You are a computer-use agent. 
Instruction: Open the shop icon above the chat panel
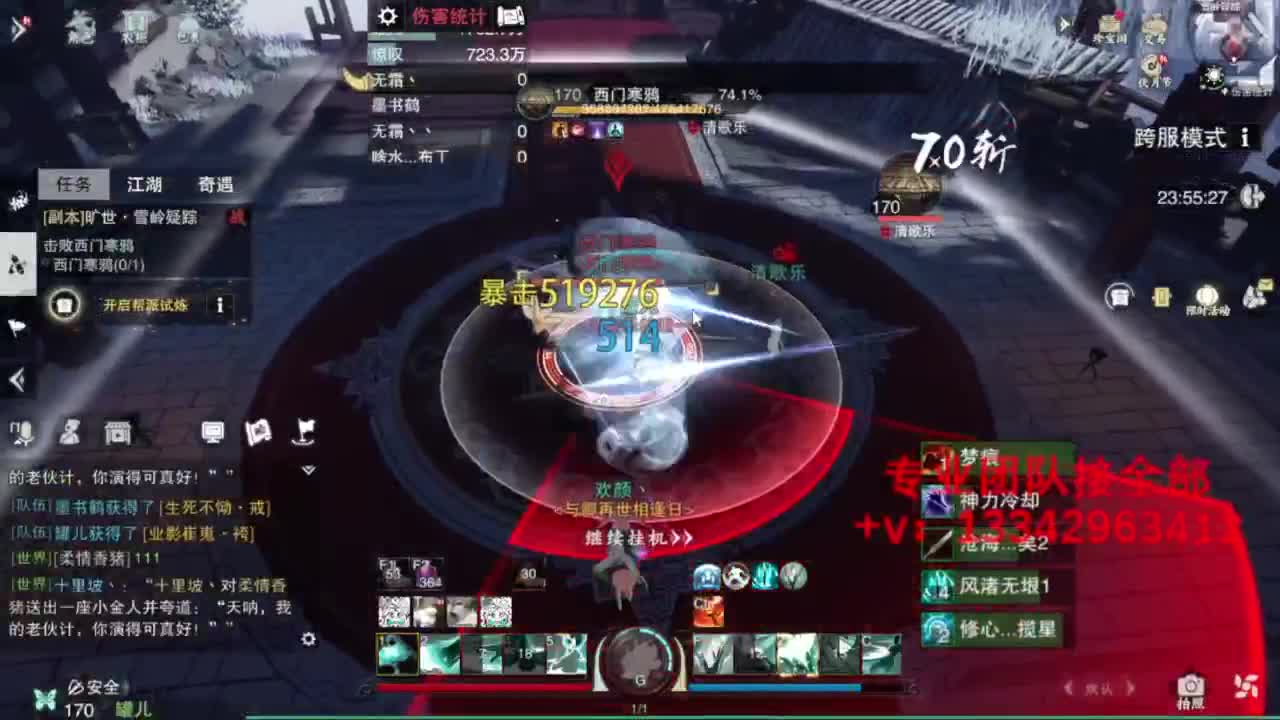tap(118, 433)
